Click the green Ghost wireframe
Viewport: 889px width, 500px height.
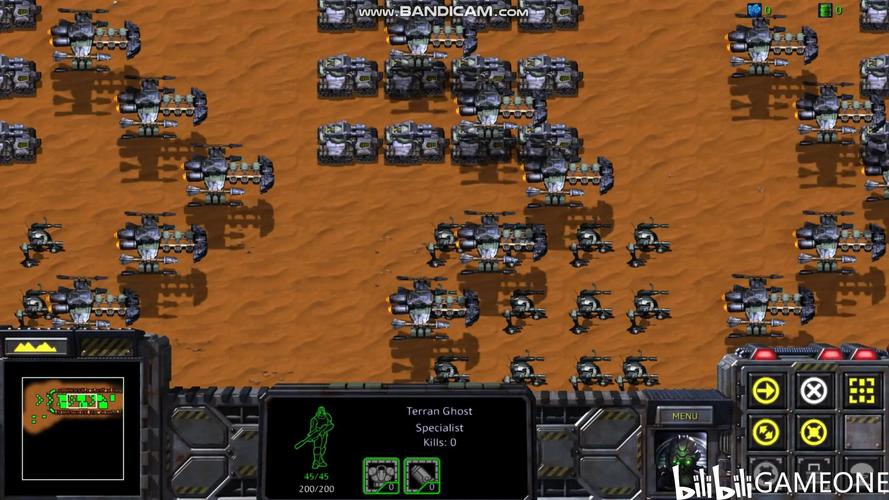point(317,438)
